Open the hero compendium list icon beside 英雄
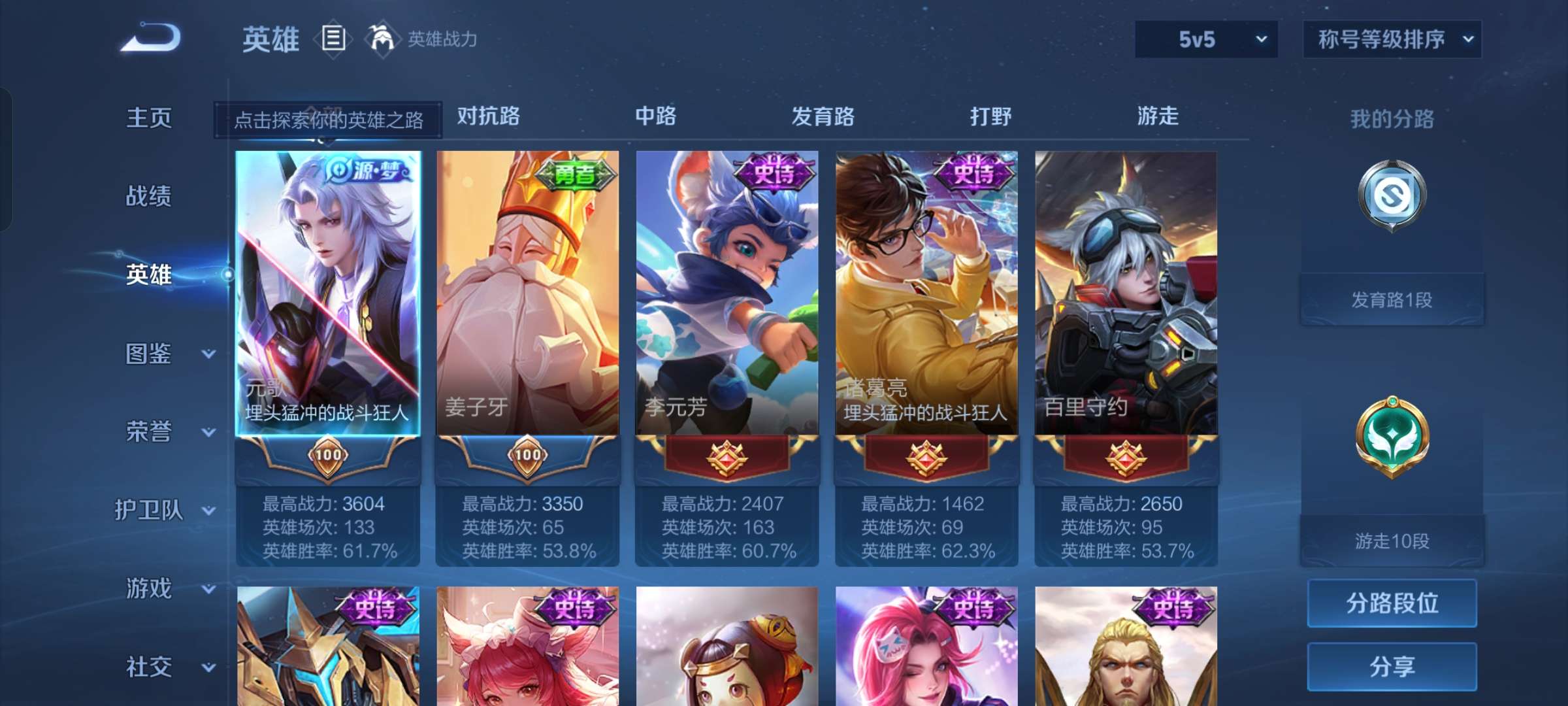The width and height of the screenshot is (1568, 706). [334, 39]
